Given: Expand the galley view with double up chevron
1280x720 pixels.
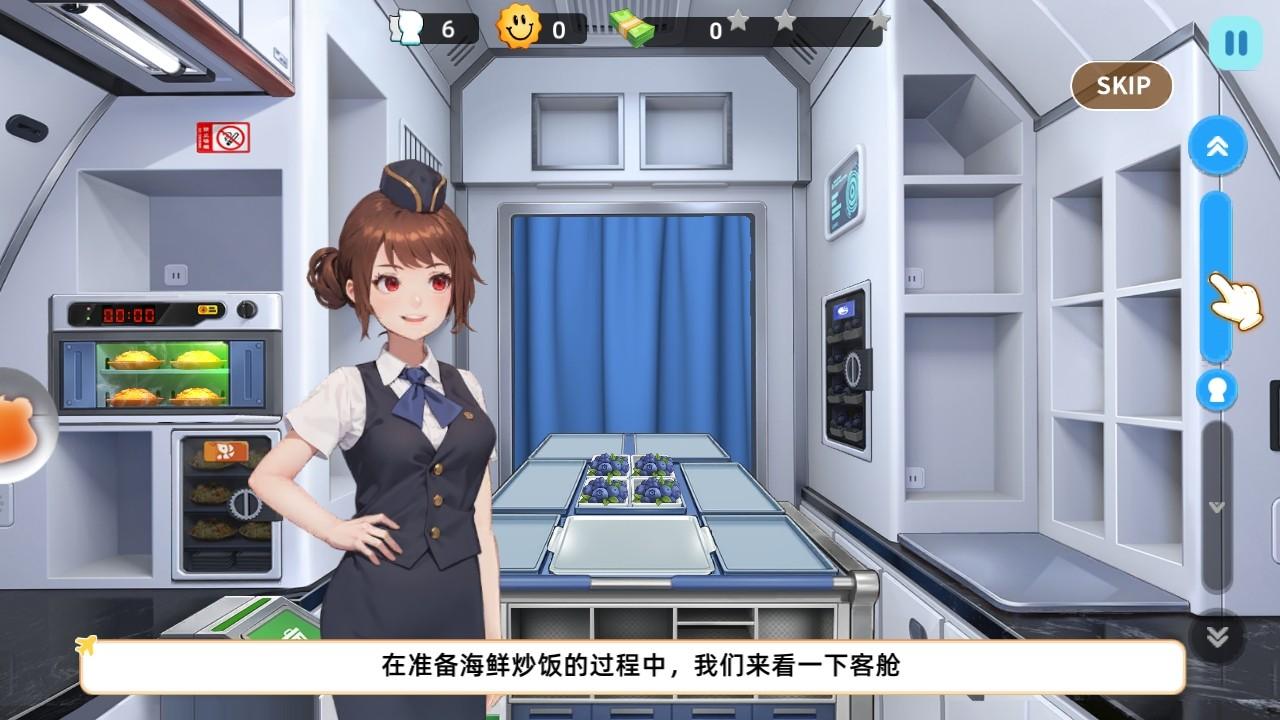Looking at the screenshot, I should (x=1216, y=144).
